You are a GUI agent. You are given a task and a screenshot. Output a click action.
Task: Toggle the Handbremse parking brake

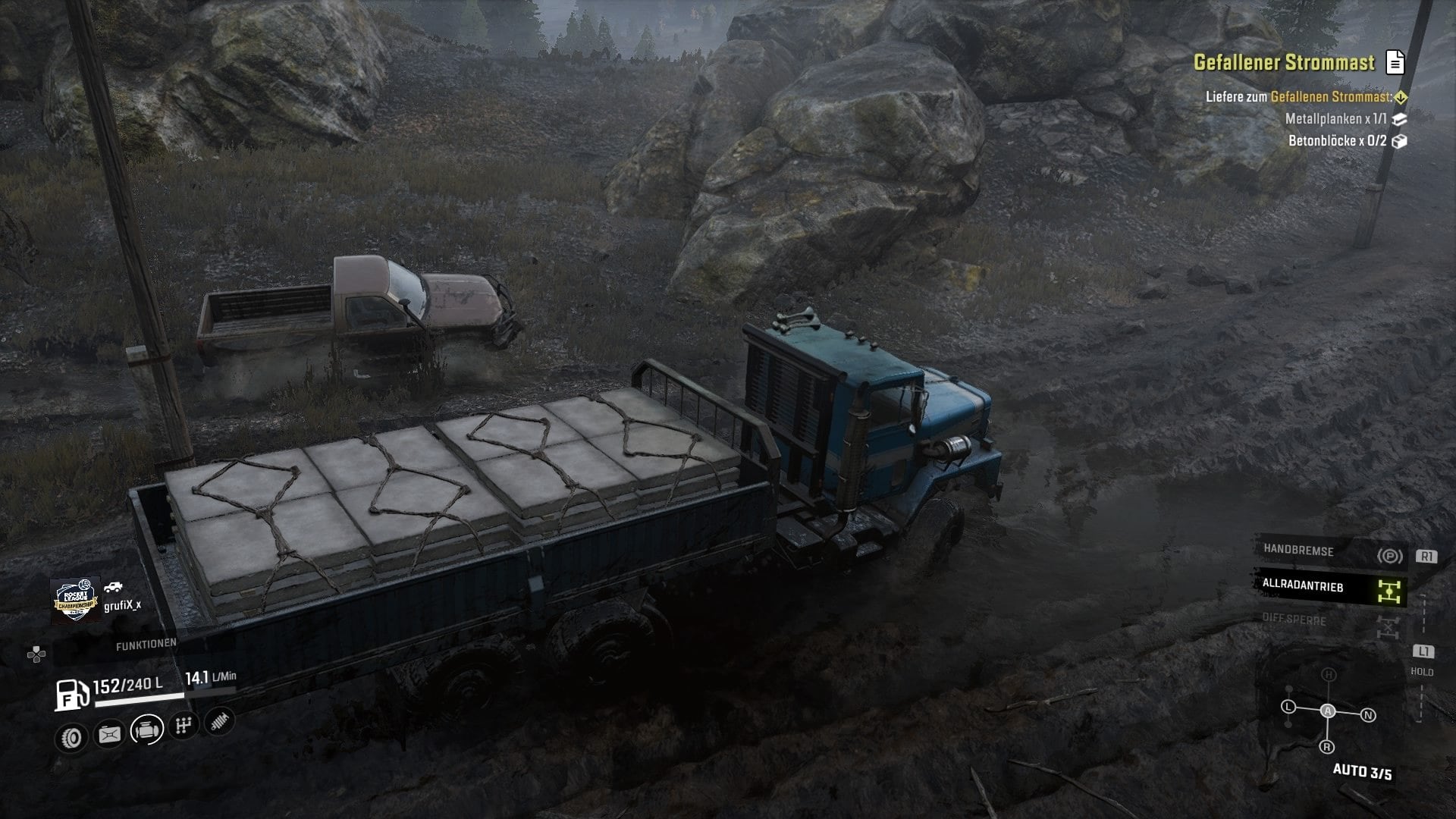coord(1331,553)
